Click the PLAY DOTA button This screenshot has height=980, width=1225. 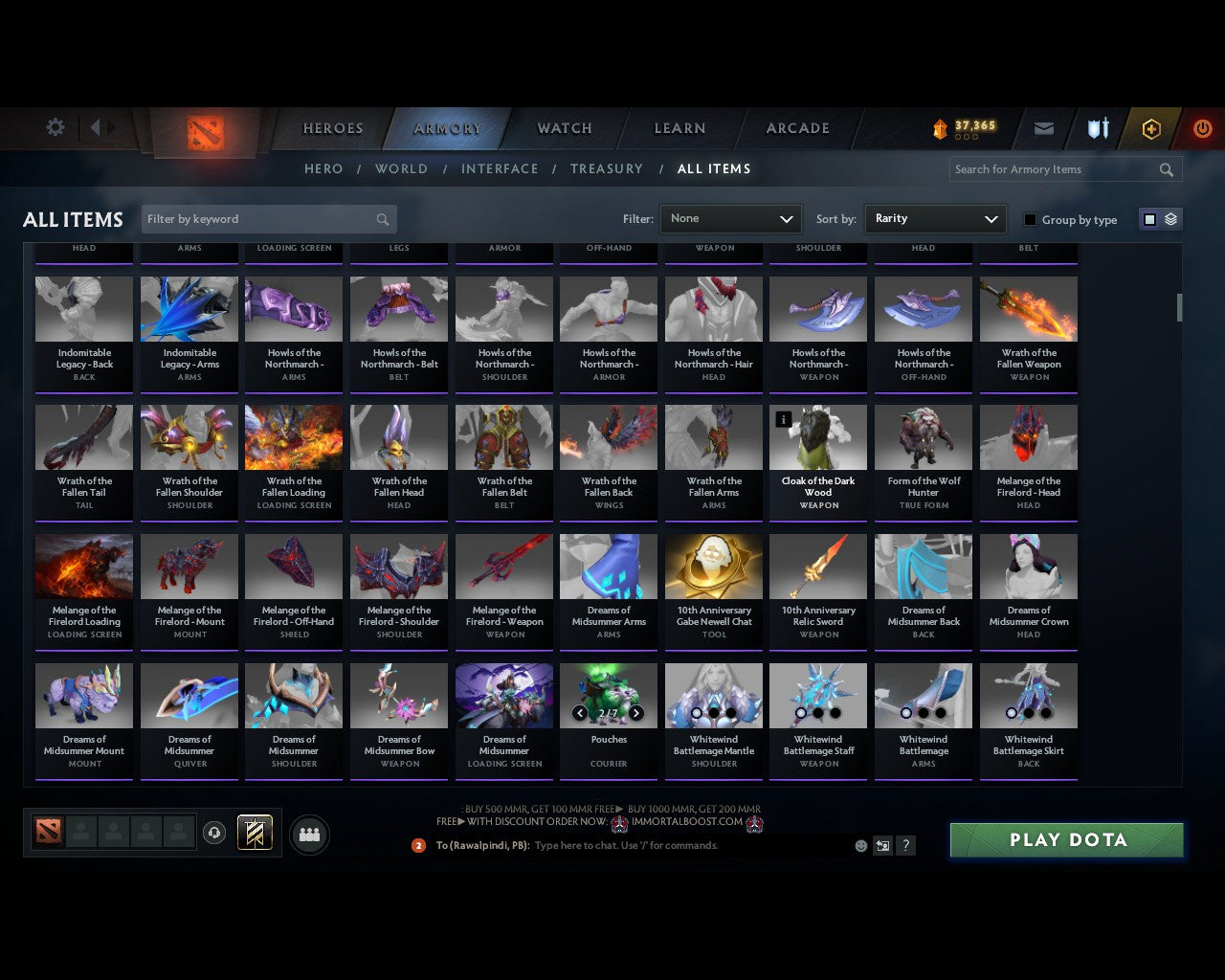coord(1065,839)
